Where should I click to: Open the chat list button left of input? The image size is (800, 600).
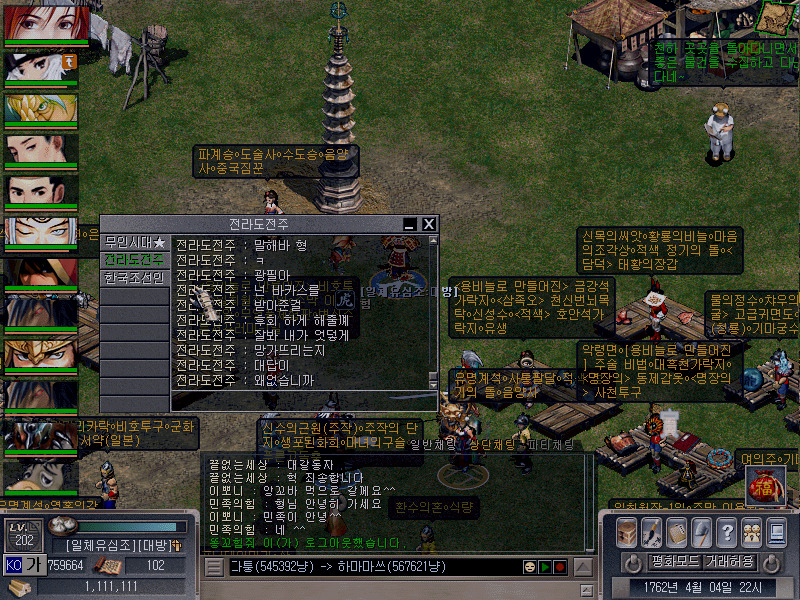click(x=213, y=567)
